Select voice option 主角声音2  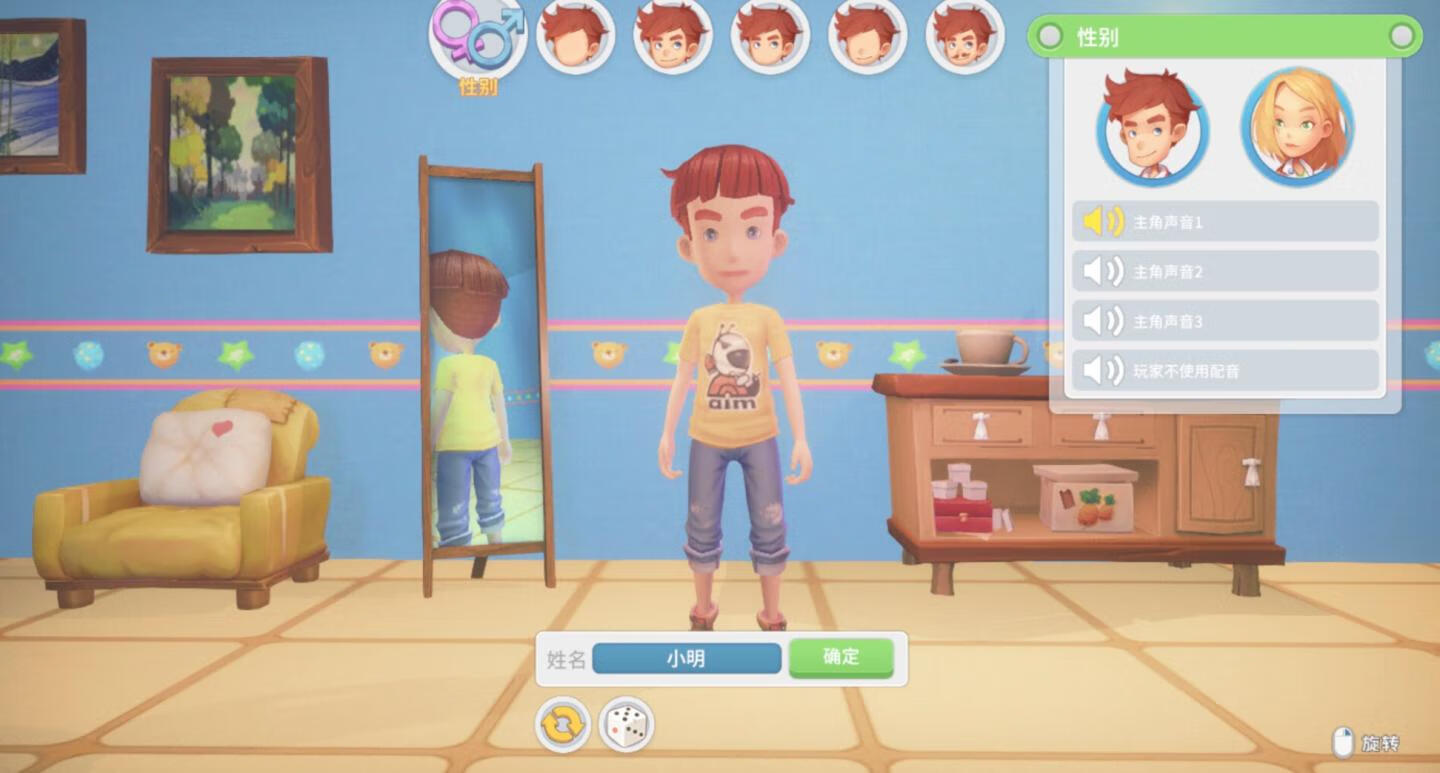click(x=1225, y=271)
